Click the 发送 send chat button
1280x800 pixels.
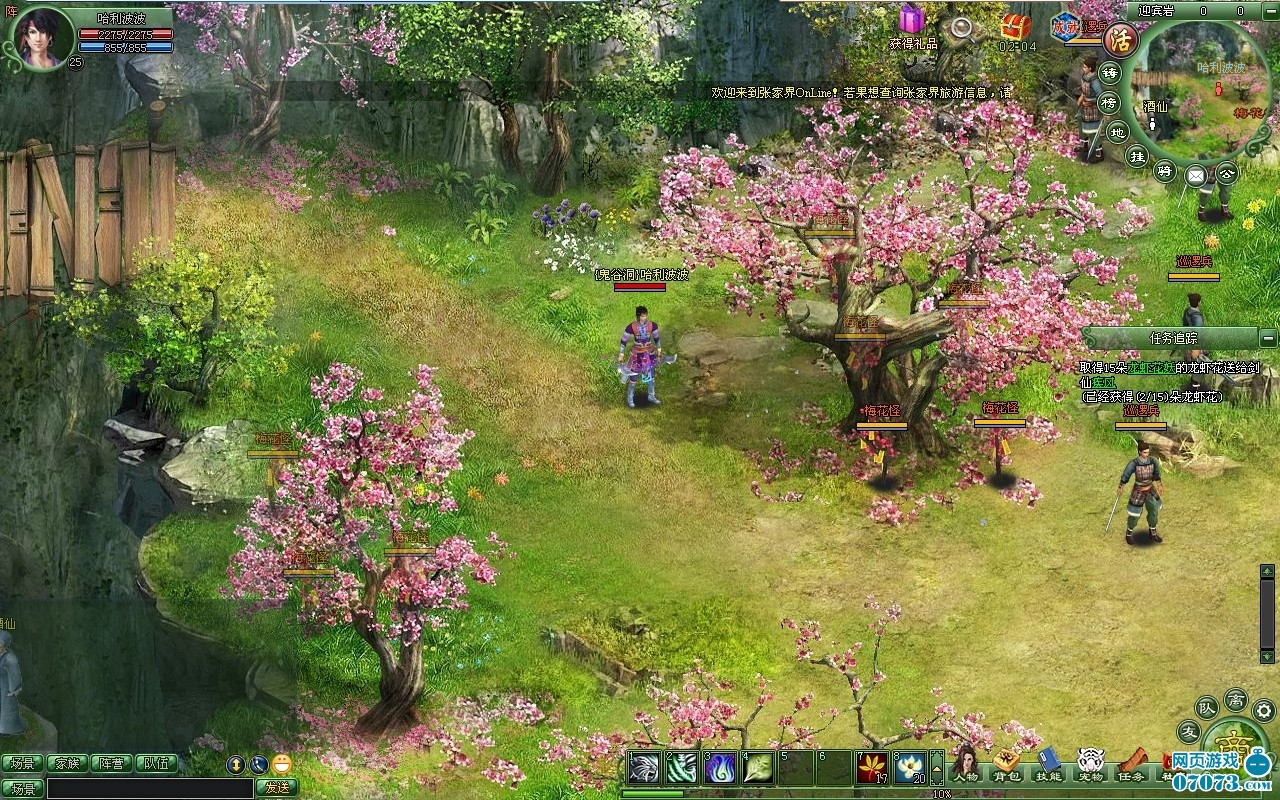pyautogui.click(x=276, y=788)
